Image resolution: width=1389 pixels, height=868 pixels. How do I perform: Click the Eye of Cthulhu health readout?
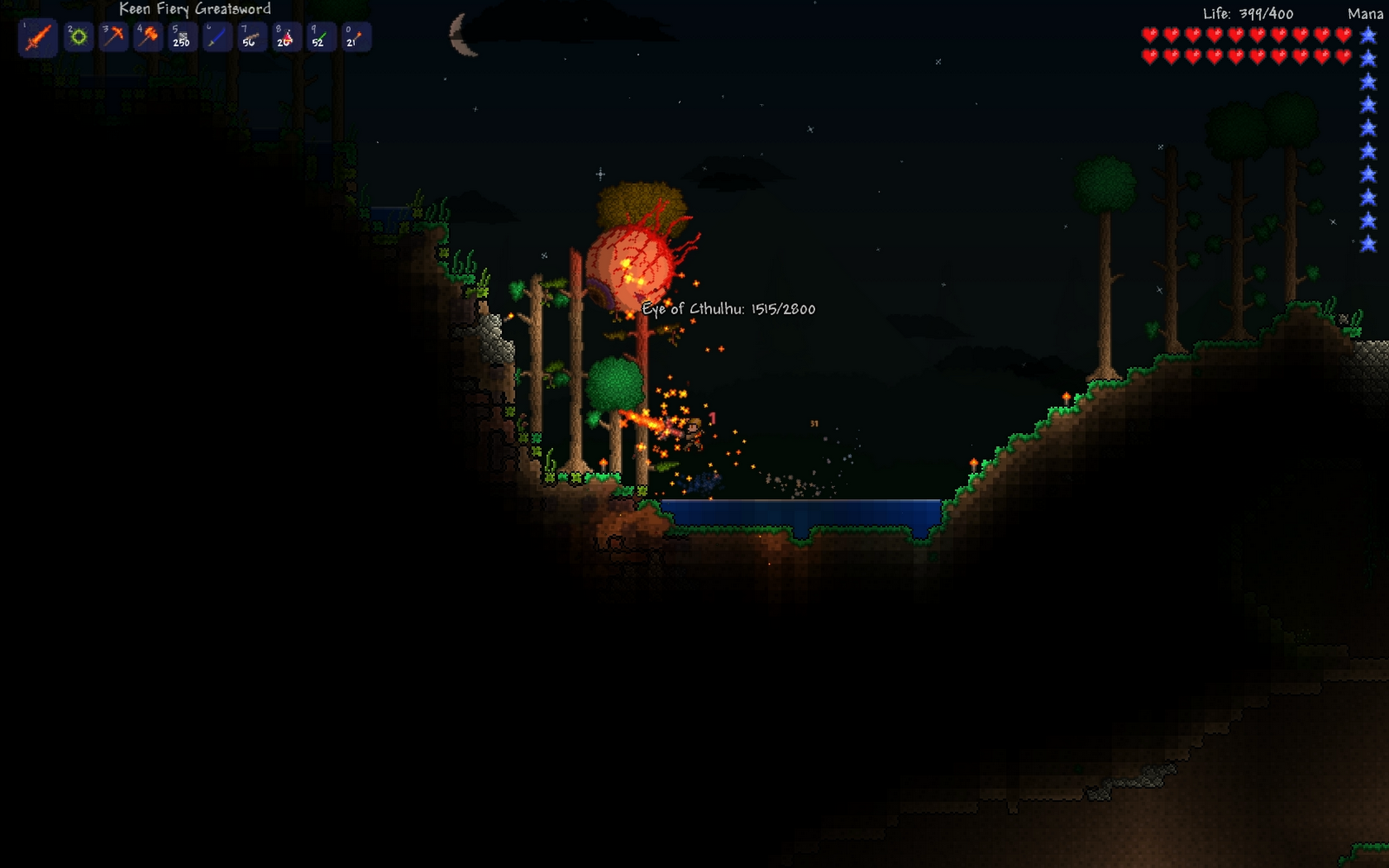click(x=727, y=308)
